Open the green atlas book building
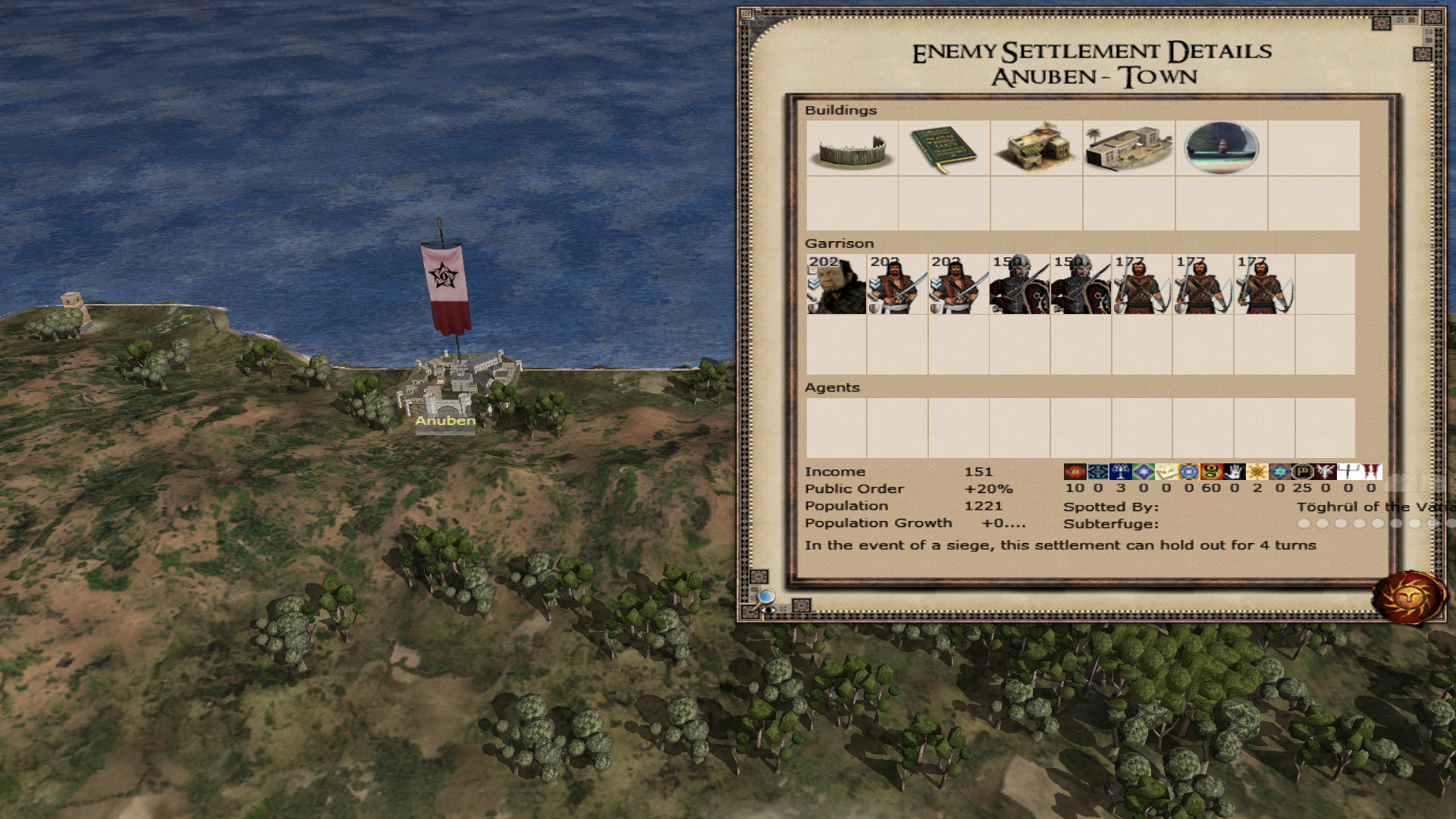 (944, 149)
